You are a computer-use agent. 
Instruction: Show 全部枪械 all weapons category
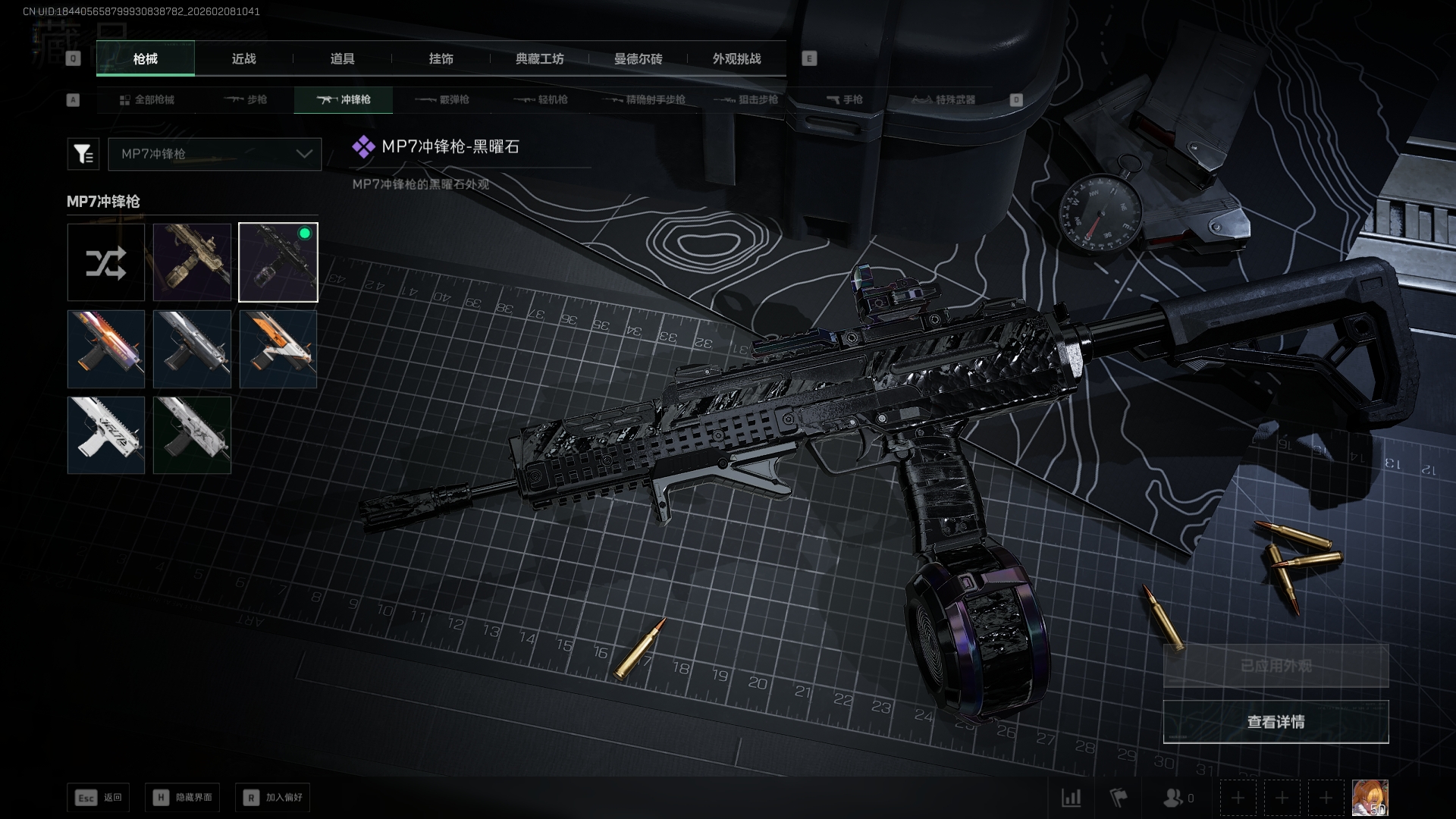[x=147, y=100]
